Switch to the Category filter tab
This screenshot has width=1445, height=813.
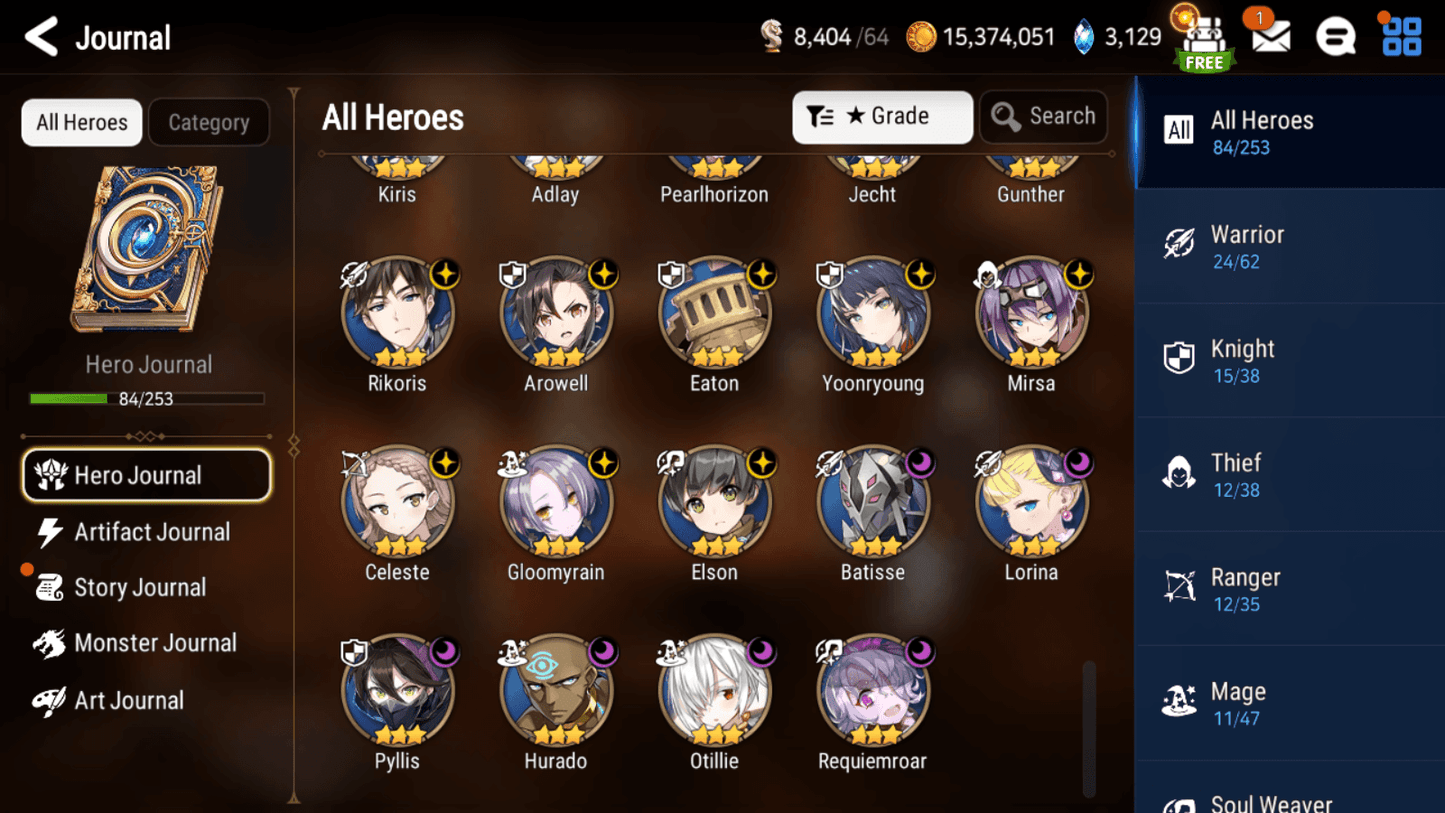tap(208, 122)
